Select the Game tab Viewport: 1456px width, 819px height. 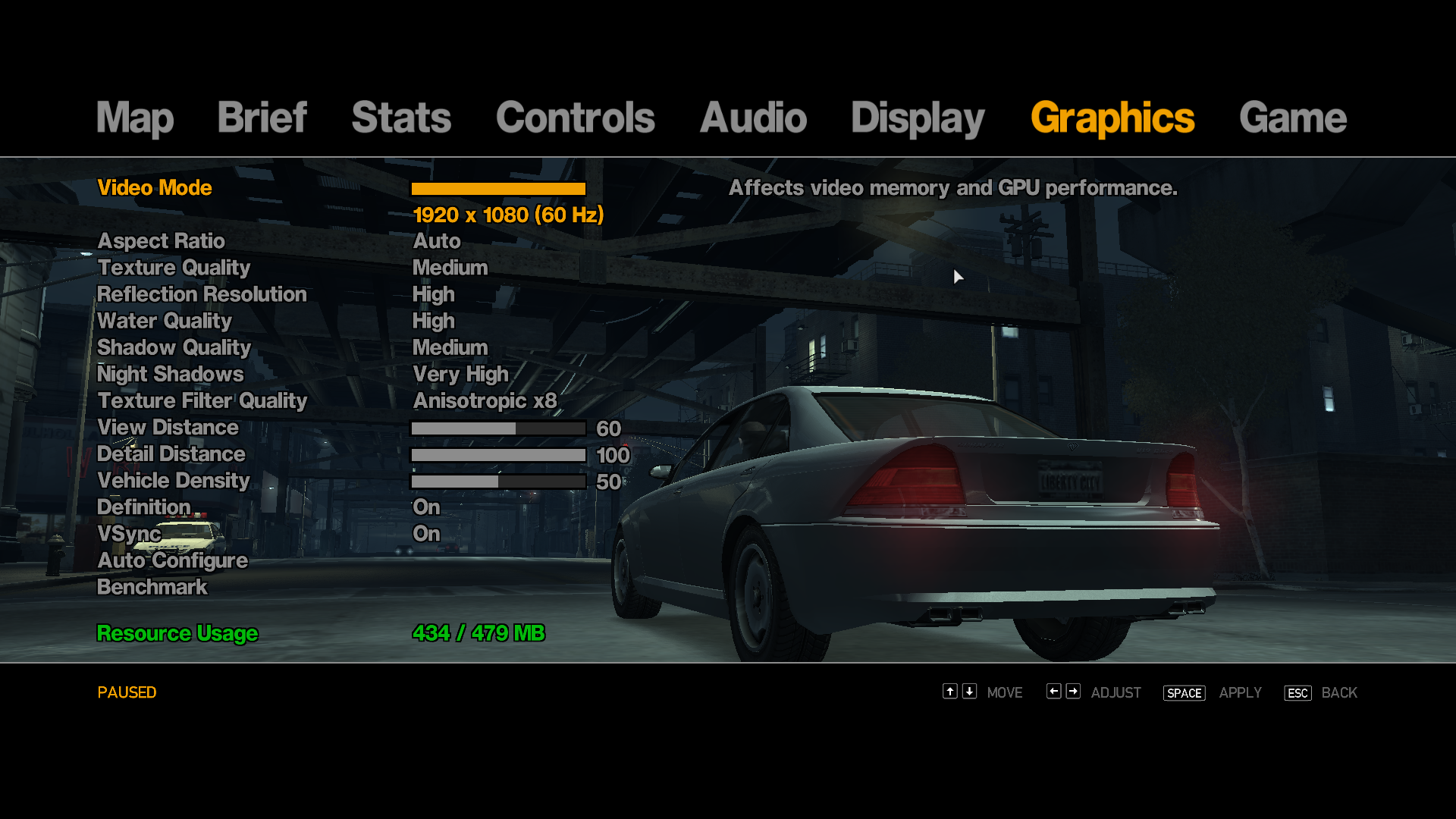coord(1292,118)
